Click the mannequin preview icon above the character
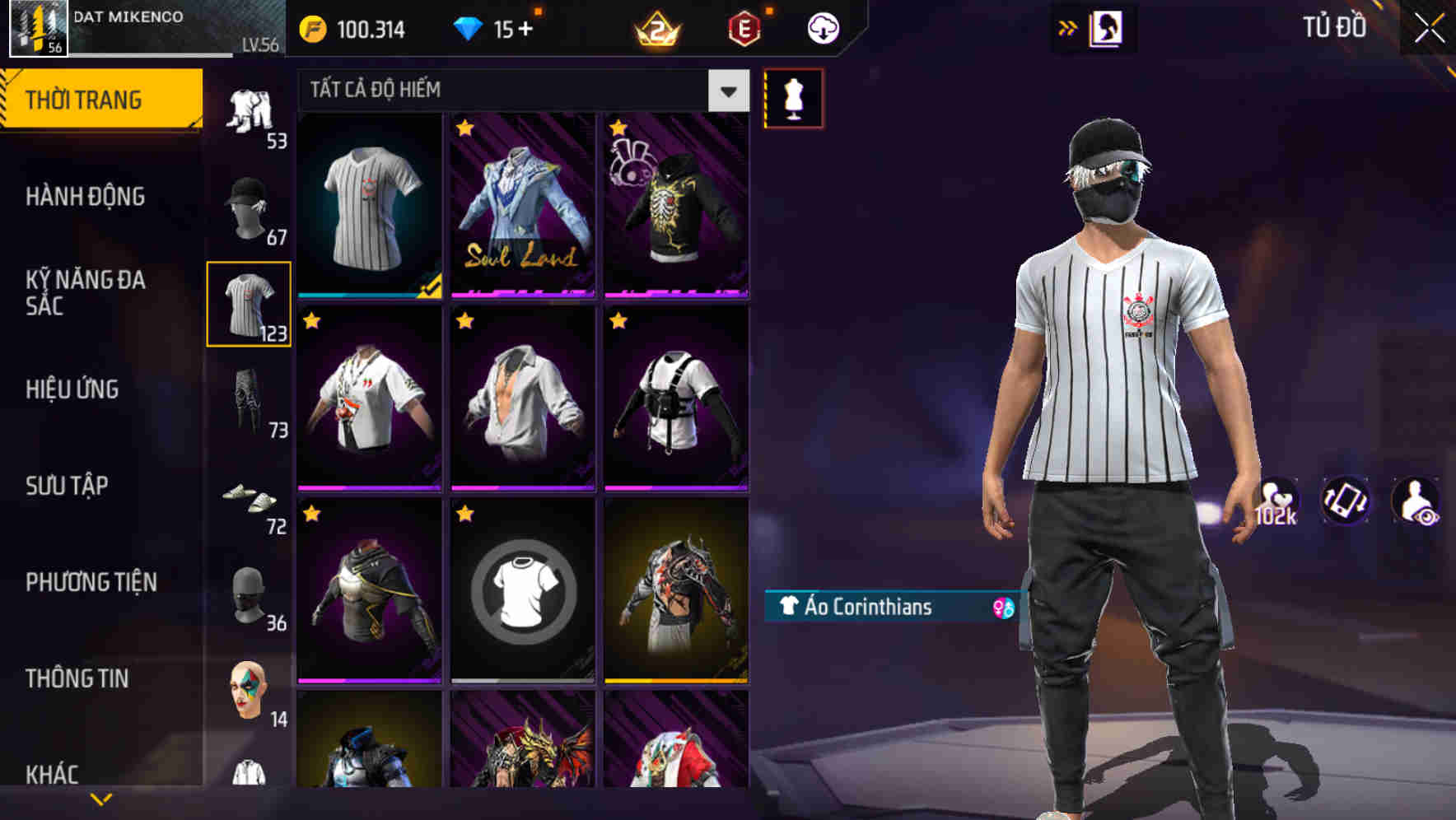Viewport: 1456px width, 820px height. [x=793, y=97]
